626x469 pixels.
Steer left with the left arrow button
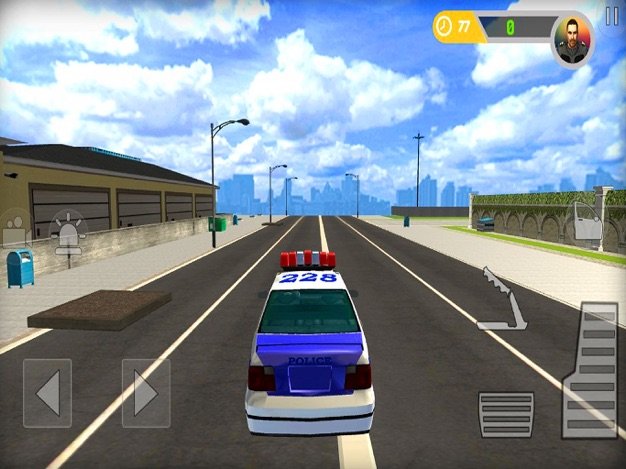(x=47, y=393)
